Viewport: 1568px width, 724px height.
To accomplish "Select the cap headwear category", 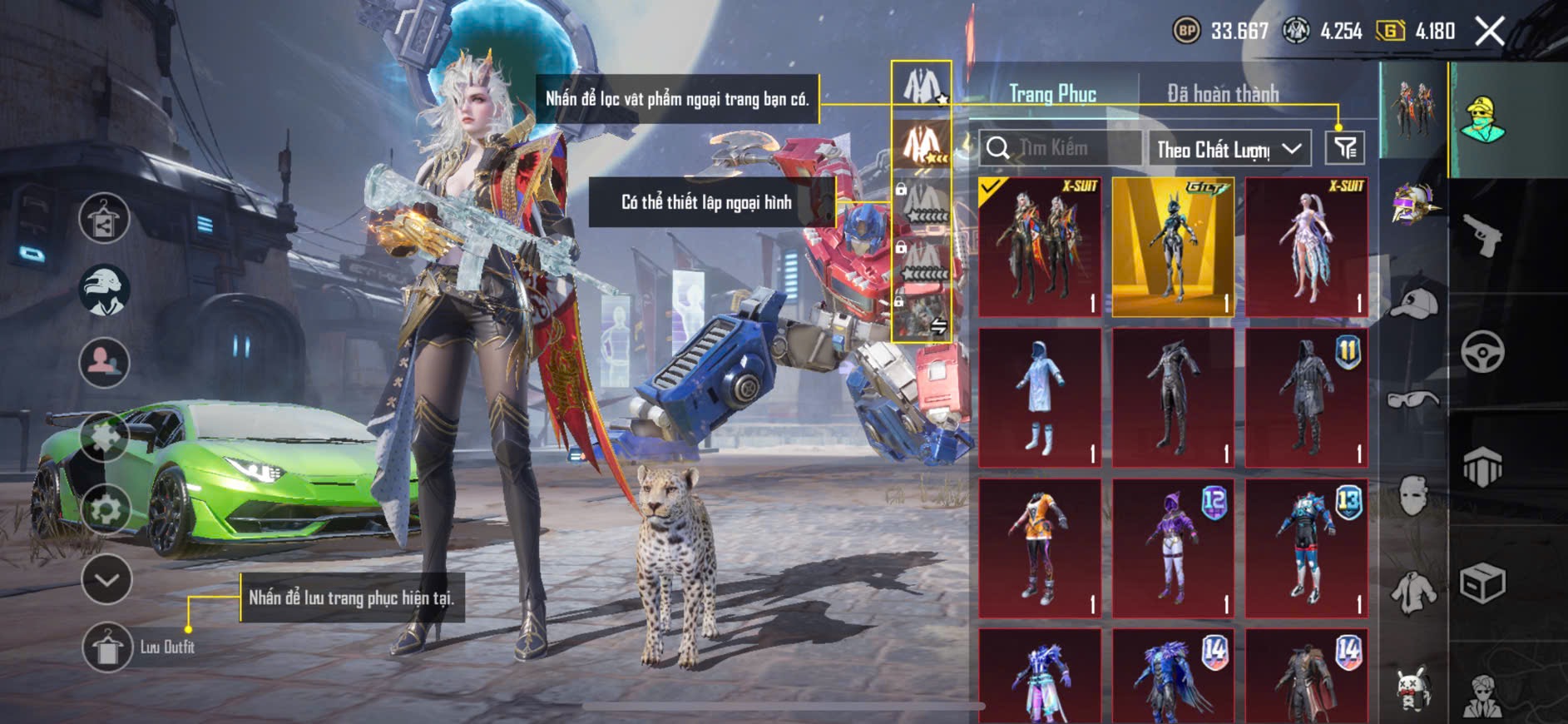I will [1414, 305].
